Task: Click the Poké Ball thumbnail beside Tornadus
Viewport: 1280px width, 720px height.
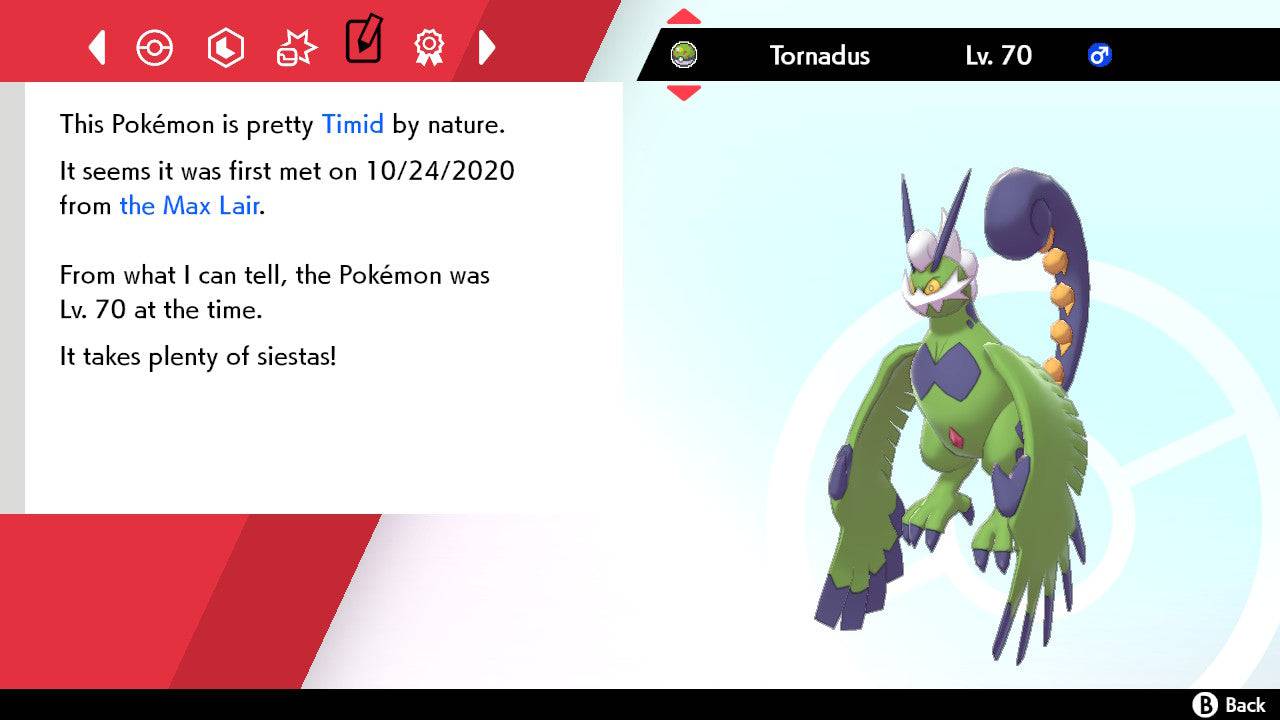Action: click(x=683, y=56)
